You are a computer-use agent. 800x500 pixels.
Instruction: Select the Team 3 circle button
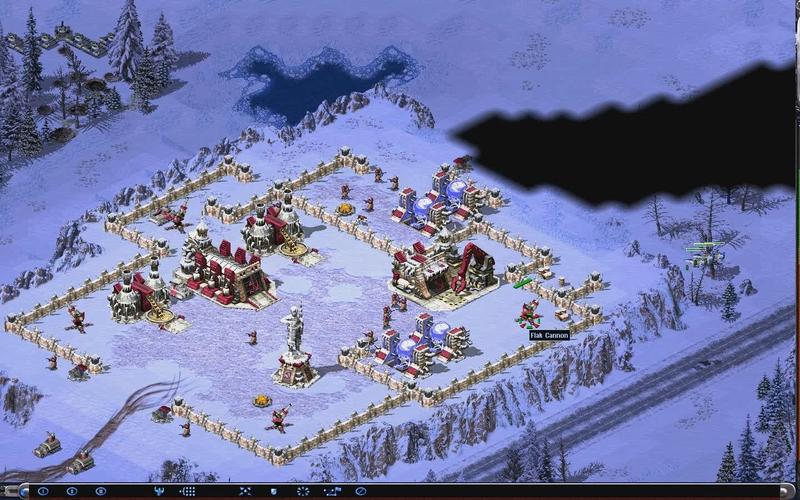(100, 491)
